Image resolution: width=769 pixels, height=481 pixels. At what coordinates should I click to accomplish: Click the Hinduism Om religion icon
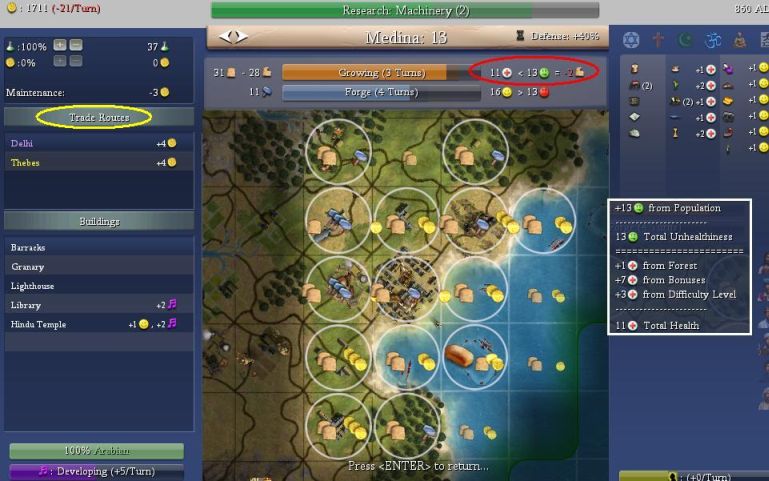(x=711, y=40)
